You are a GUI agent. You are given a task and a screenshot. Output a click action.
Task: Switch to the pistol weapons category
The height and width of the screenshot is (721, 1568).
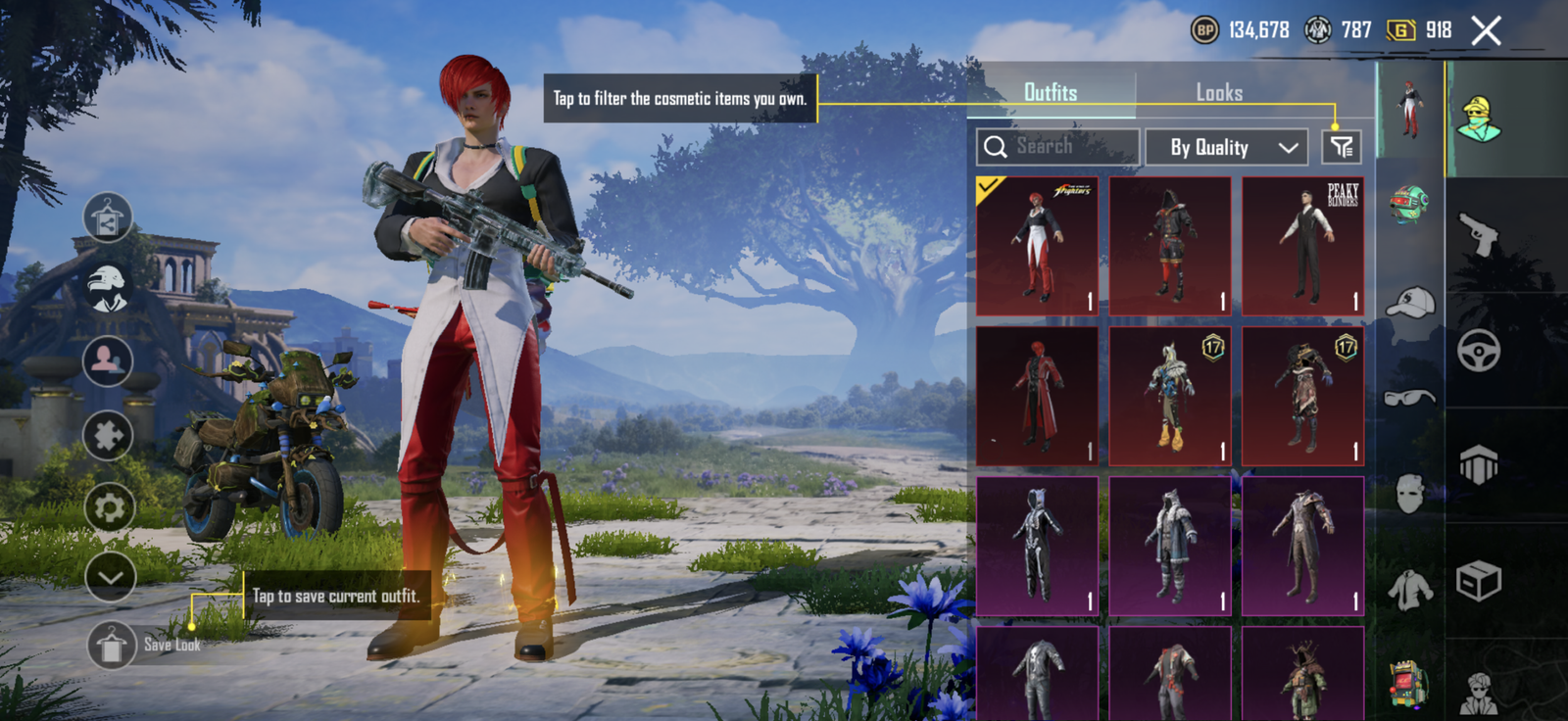(1479, 234)
